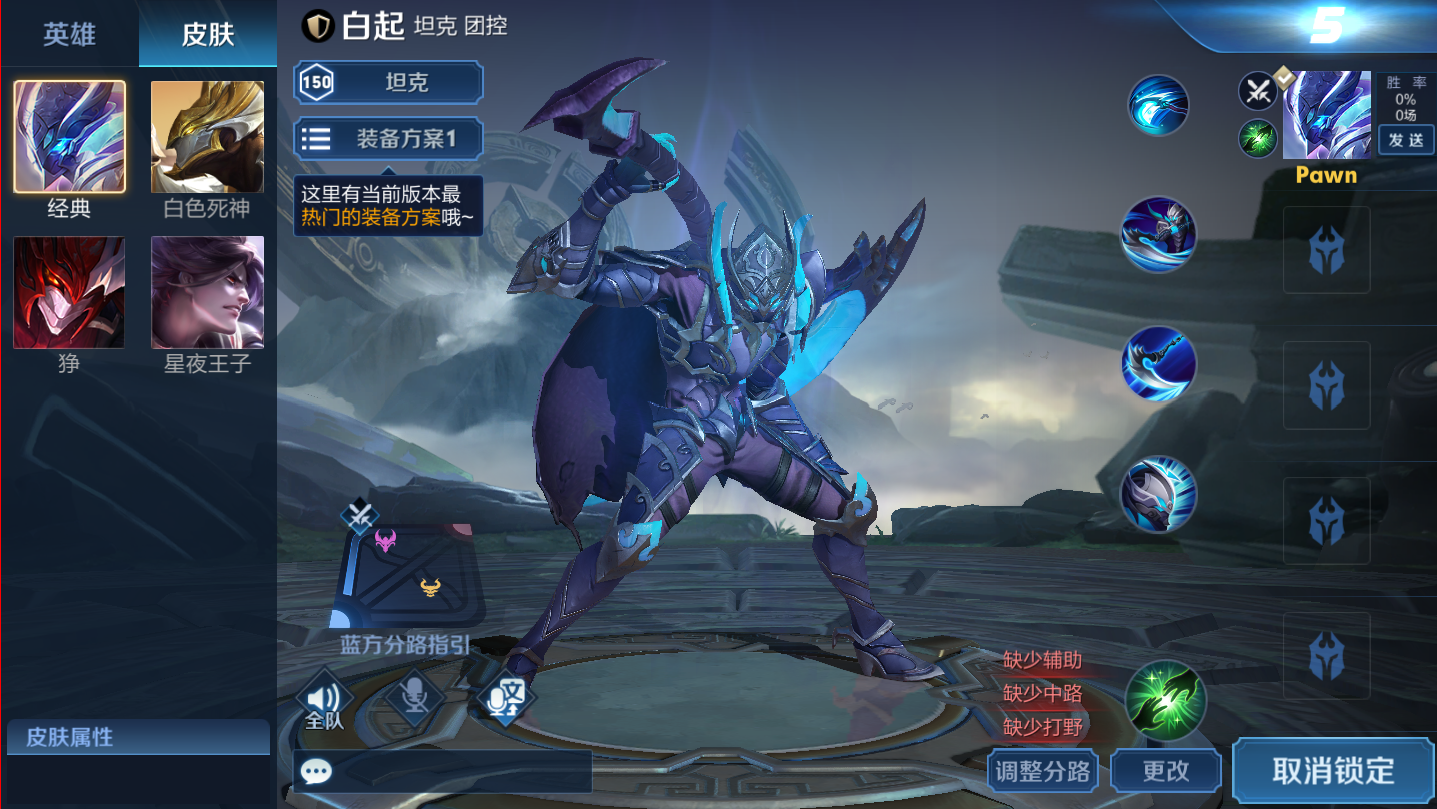This screenshot has width=1437, height=809.
Task: Switch to the 英雄 tab
Action: point(69,34)
